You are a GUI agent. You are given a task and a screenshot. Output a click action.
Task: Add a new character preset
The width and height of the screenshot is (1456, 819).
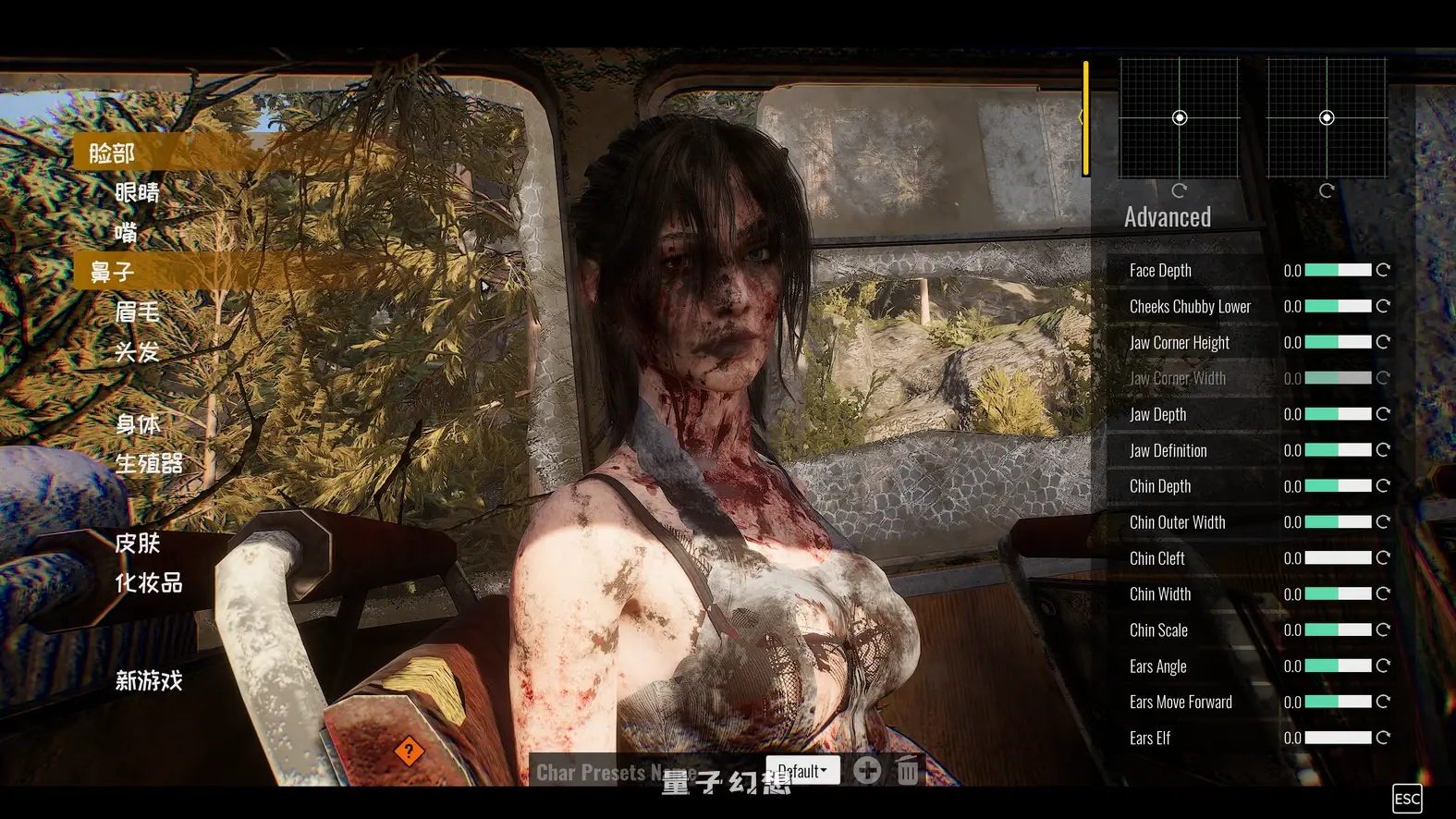click(x=867, y=770)
